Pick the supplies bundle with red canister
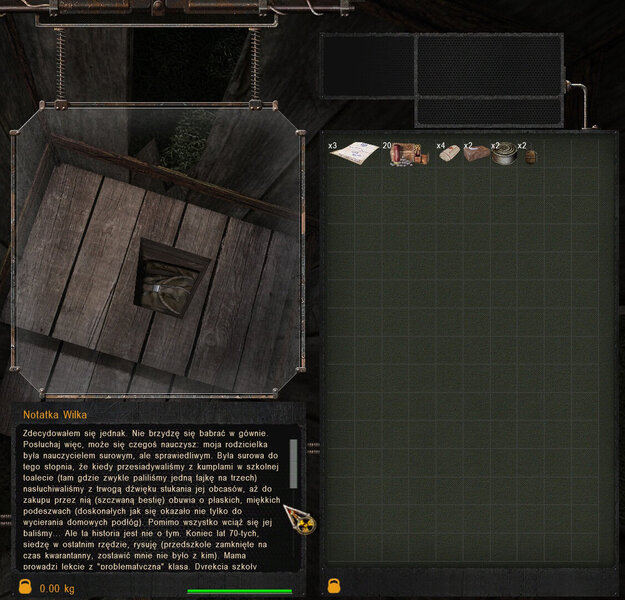This screenshot has height=600, width=625. pyautogui.click(x=409, y=153)
